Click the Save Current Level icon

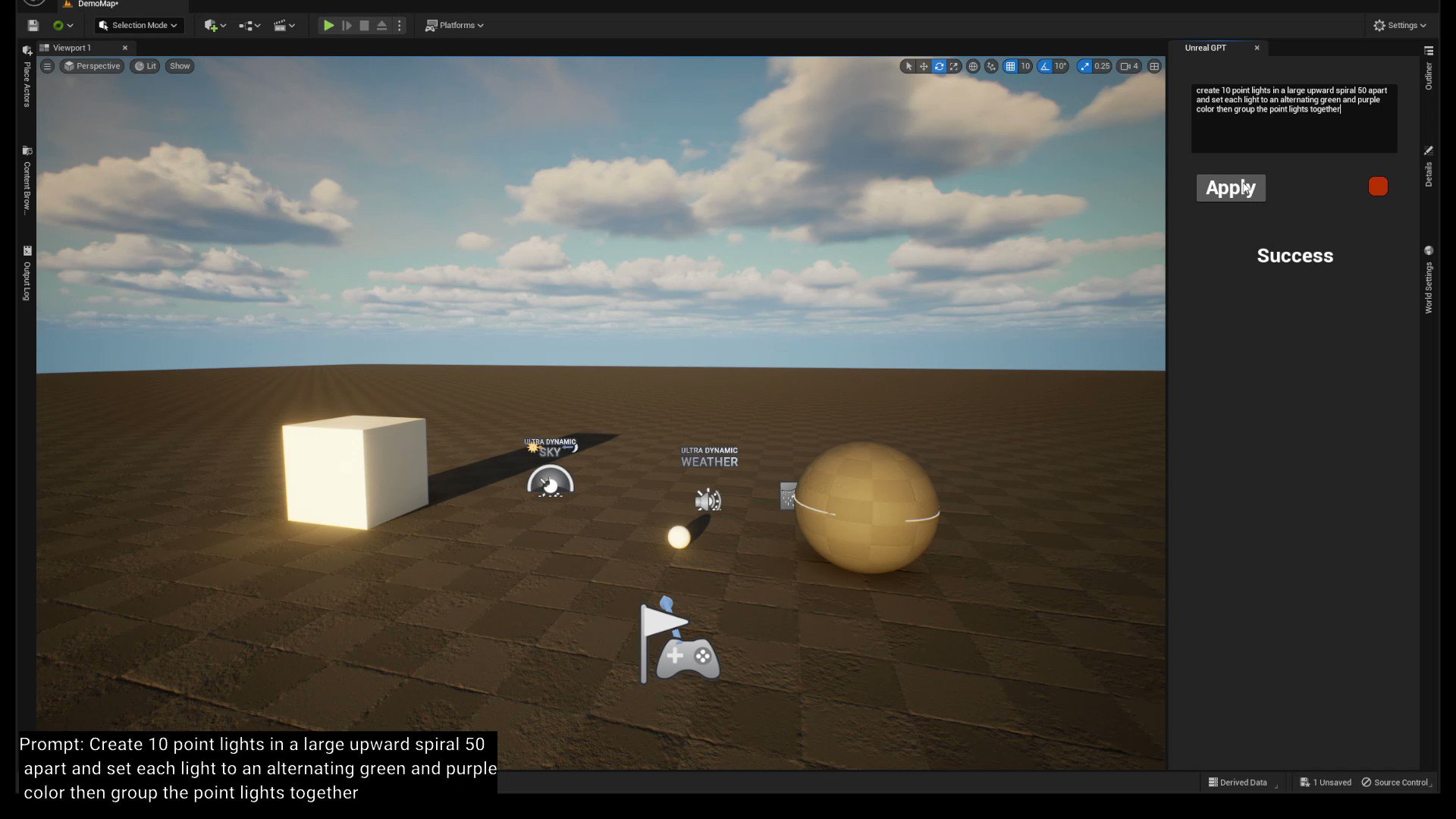[33, 25]
